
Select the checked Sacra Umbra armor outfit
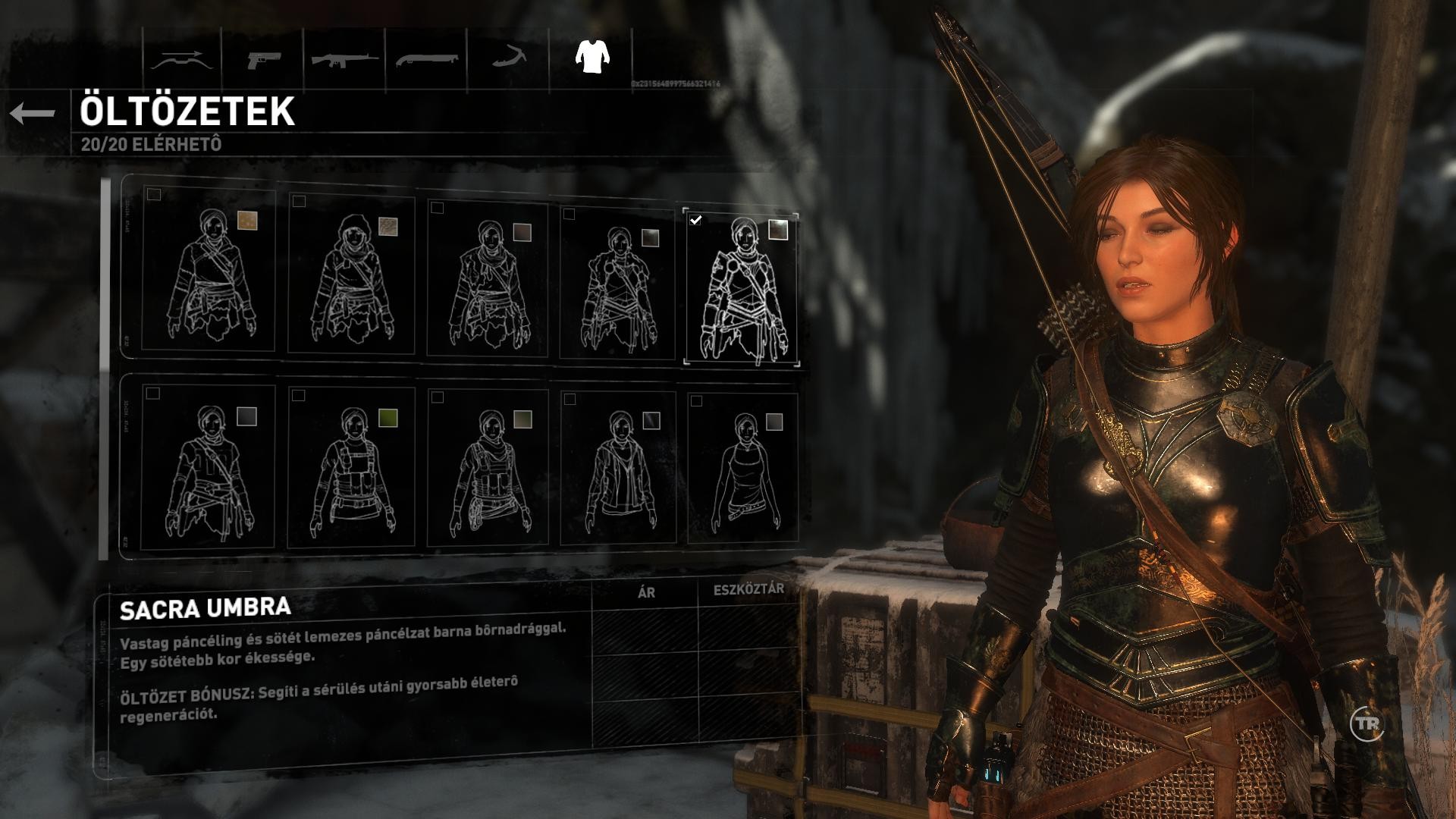click(742, 288)
